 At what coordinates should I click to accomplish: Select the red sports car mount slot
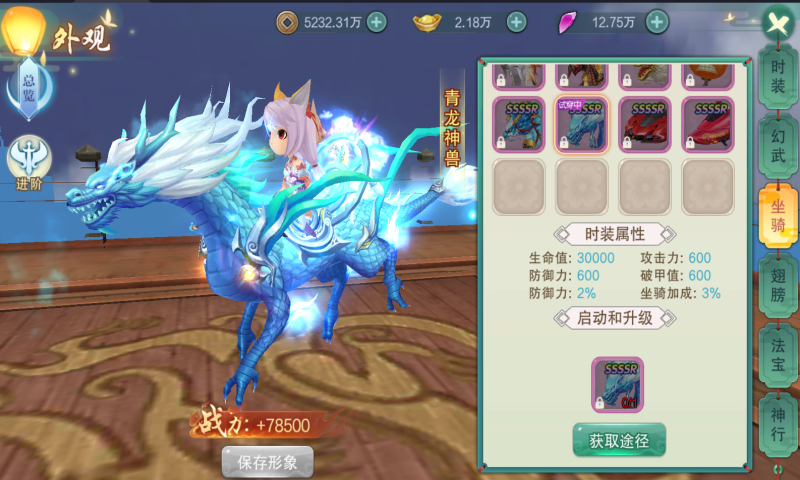point(644,125)
